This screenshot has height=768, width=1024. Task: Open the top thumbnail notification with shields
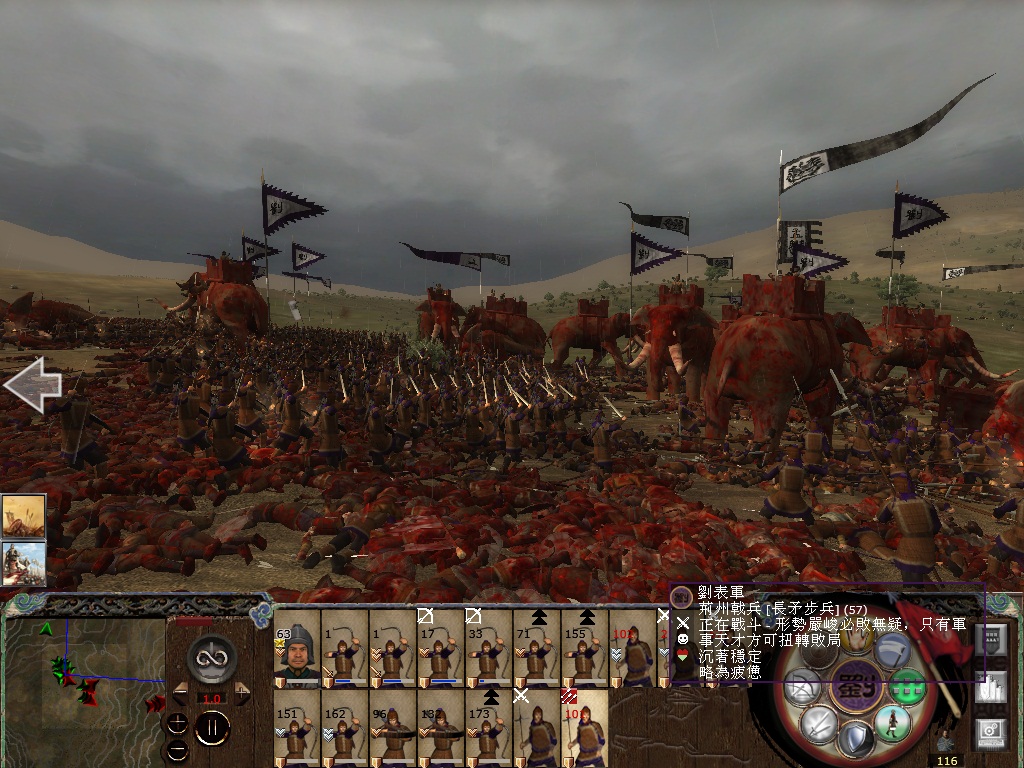point(23,516)
